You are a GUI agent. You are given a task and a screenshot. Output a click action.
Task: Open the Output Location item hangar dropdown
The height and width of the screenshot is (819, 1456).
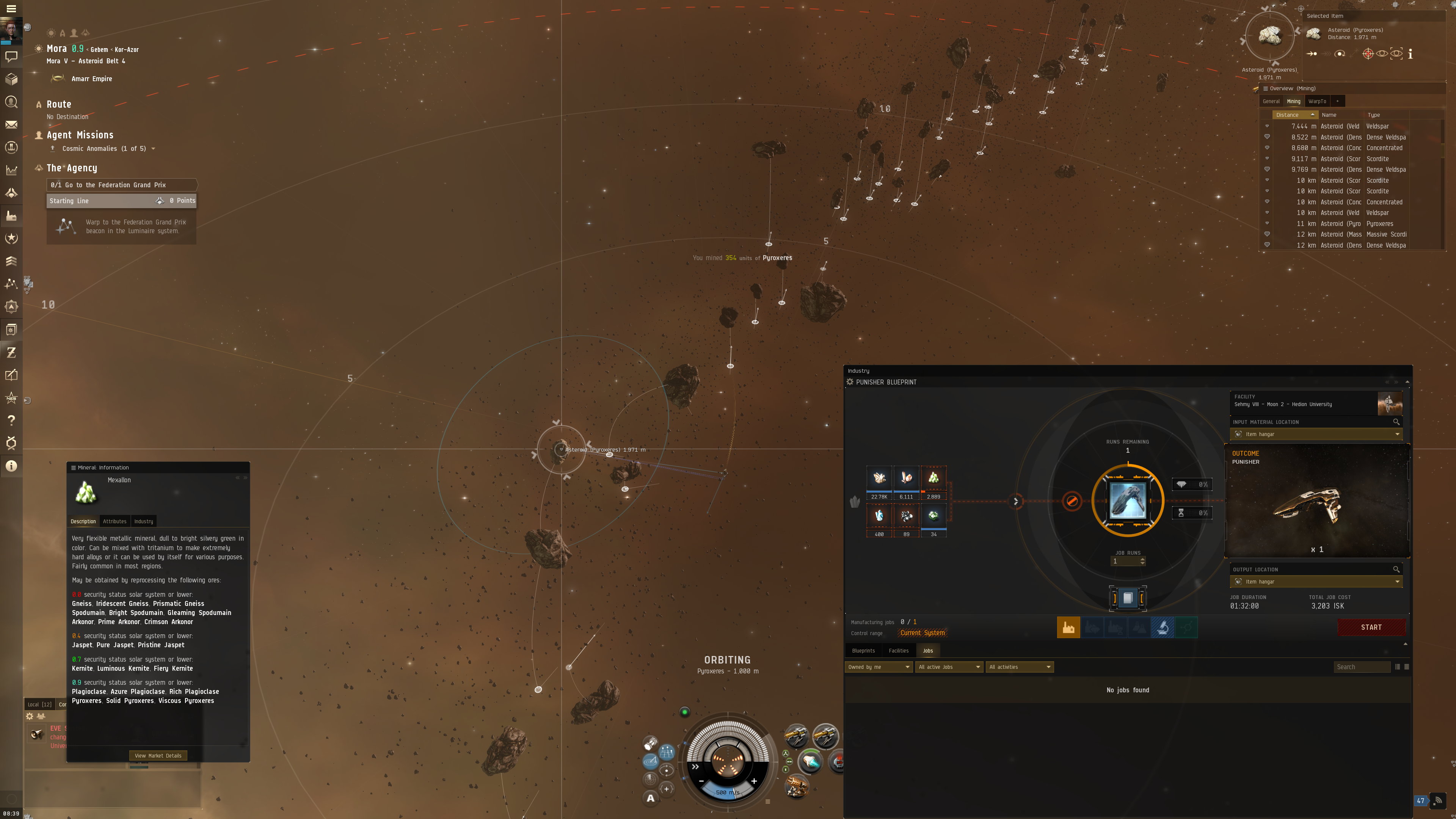1316,582
